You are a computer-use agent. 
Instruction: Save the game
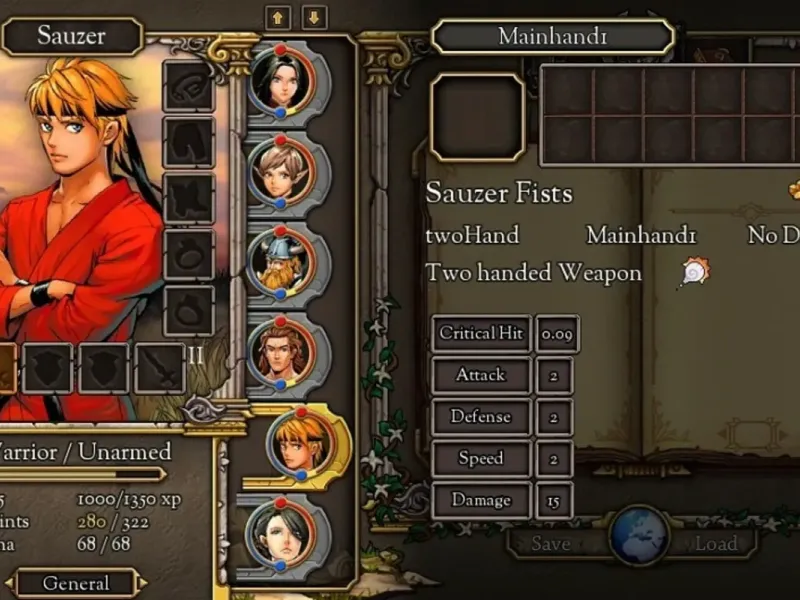click(x=551, y=544)
